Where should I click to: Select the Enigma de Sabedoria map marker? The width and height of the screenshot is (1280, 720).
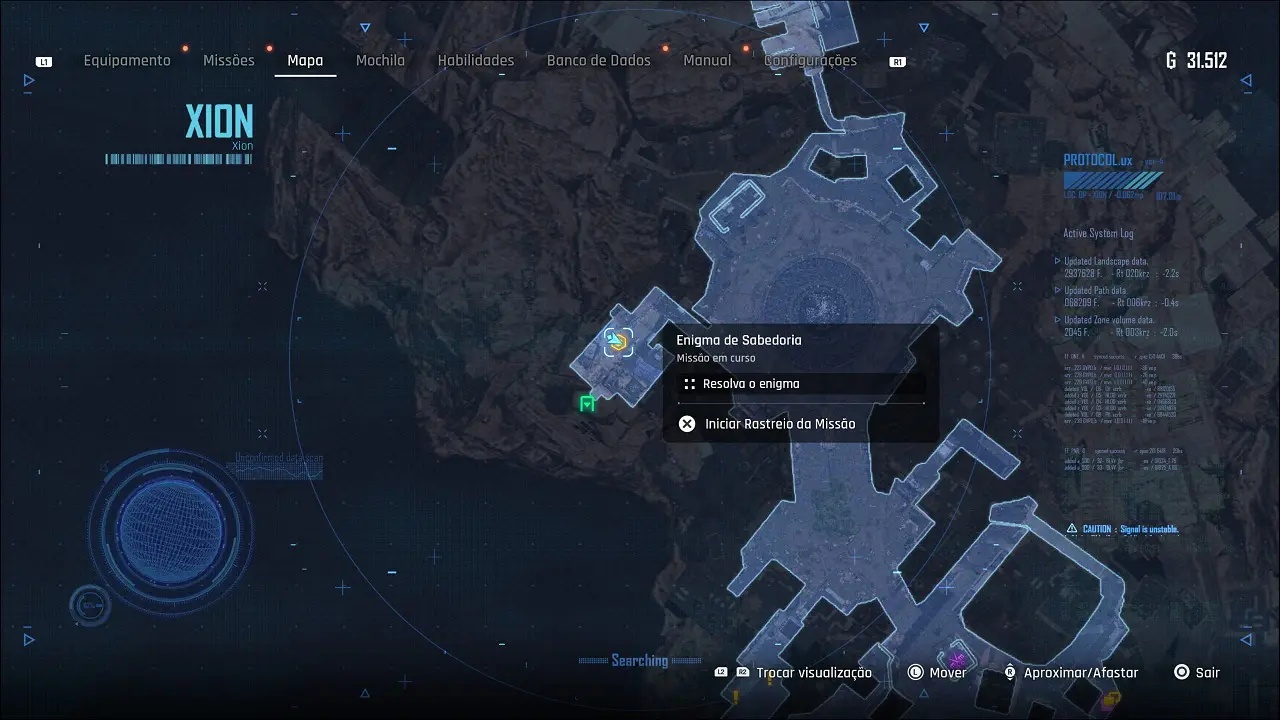point(618,343)
